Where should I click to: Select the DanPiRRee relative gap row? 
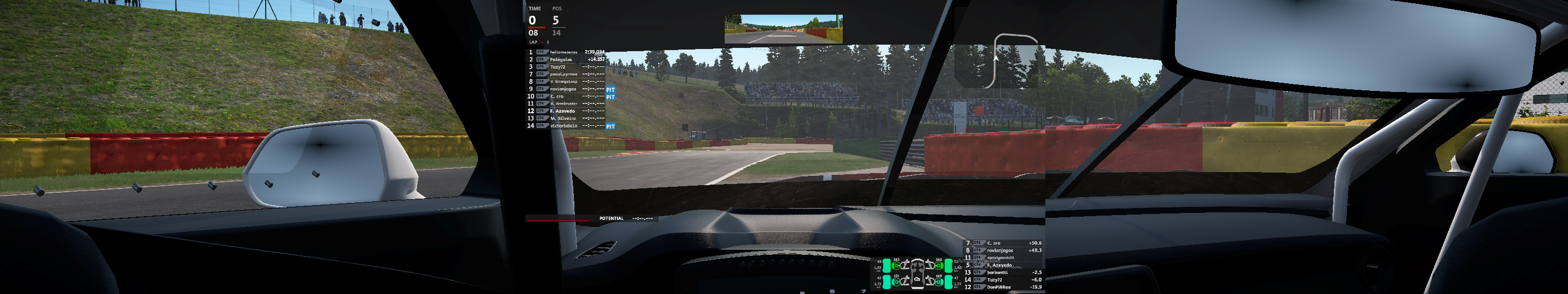999,287
